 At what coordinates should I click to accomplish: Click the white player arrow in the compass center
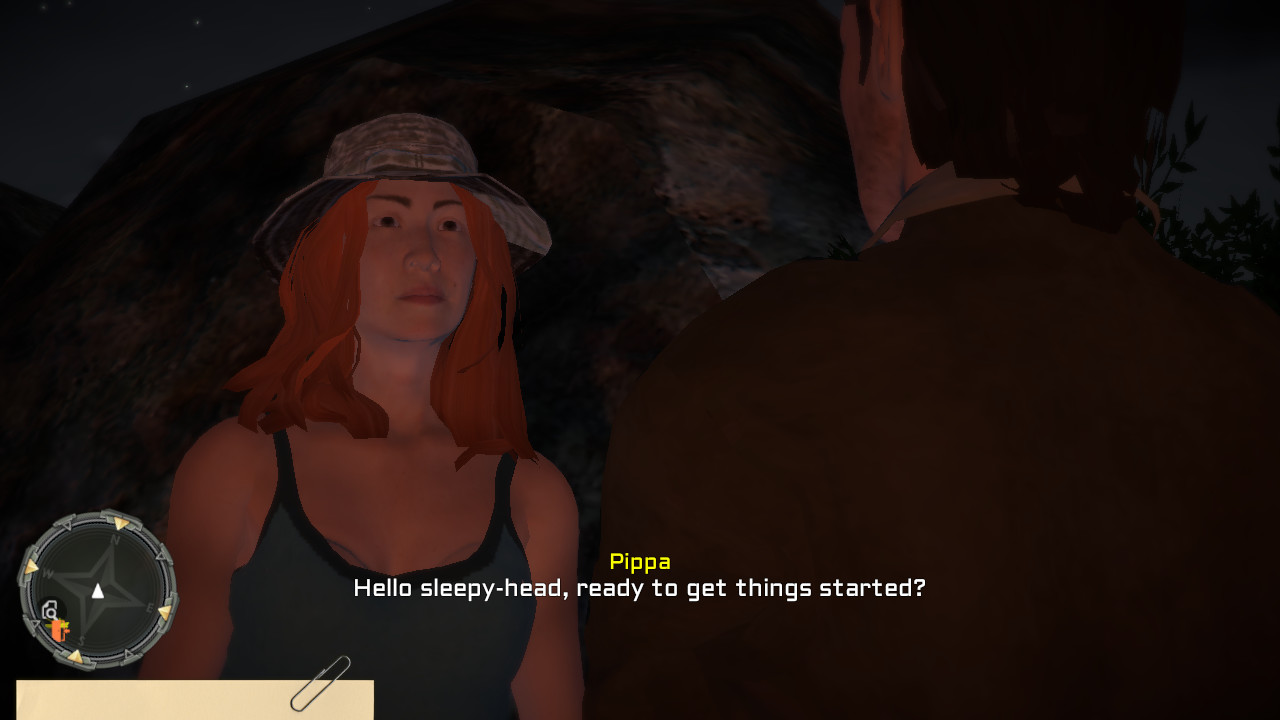(x=97, y=590)
